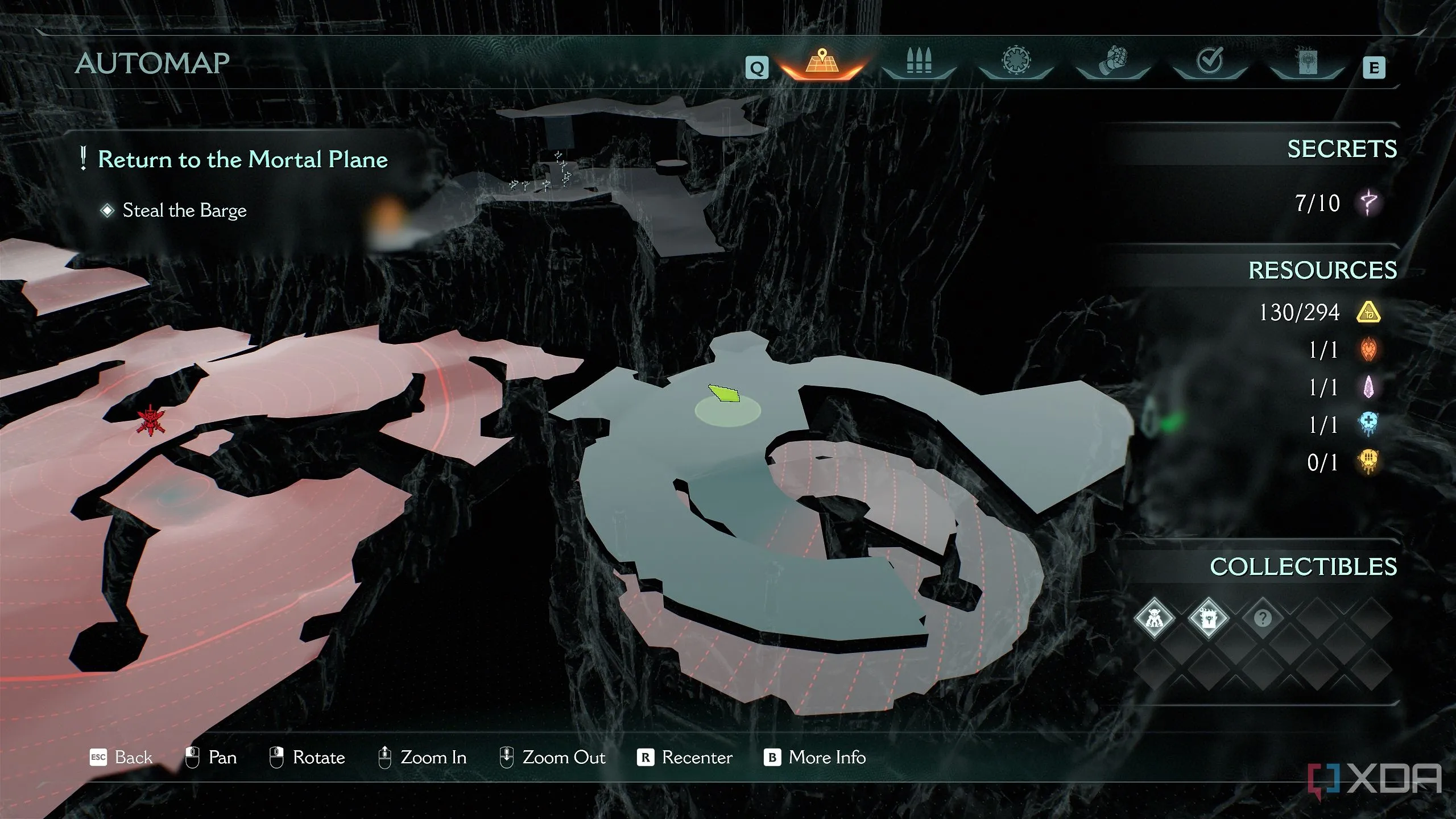Switch to the armored gauntlet fist tab
This screenshot has width=1456, height=819.
(x=1112, y=63)
